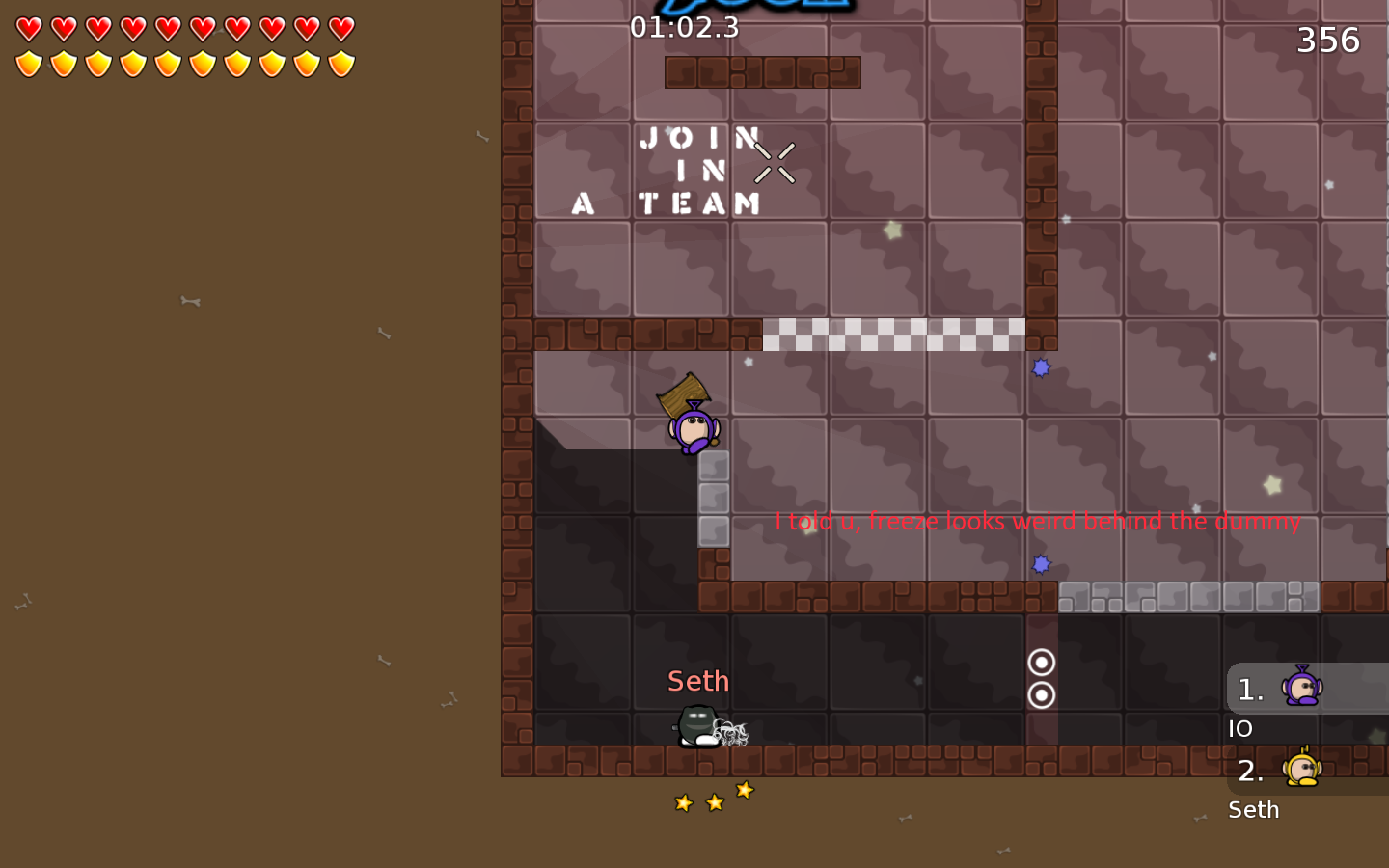Click the race timer reading 01:02.3
The image size is (1389, 868).
(x=686, y=28)
